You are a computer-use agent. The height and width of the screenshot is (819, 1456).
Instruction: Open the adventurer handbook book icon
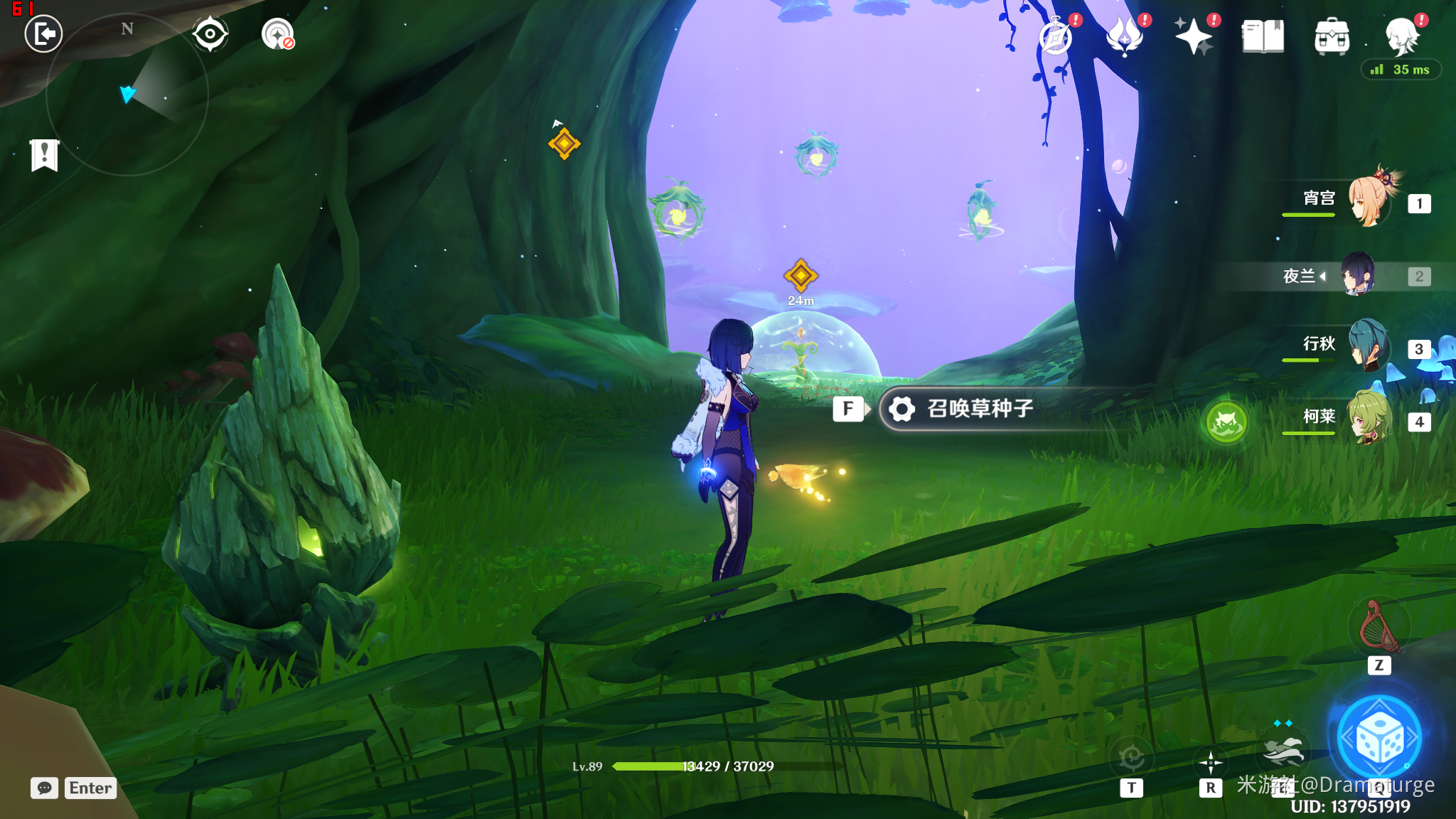(x=1263, y=36)
